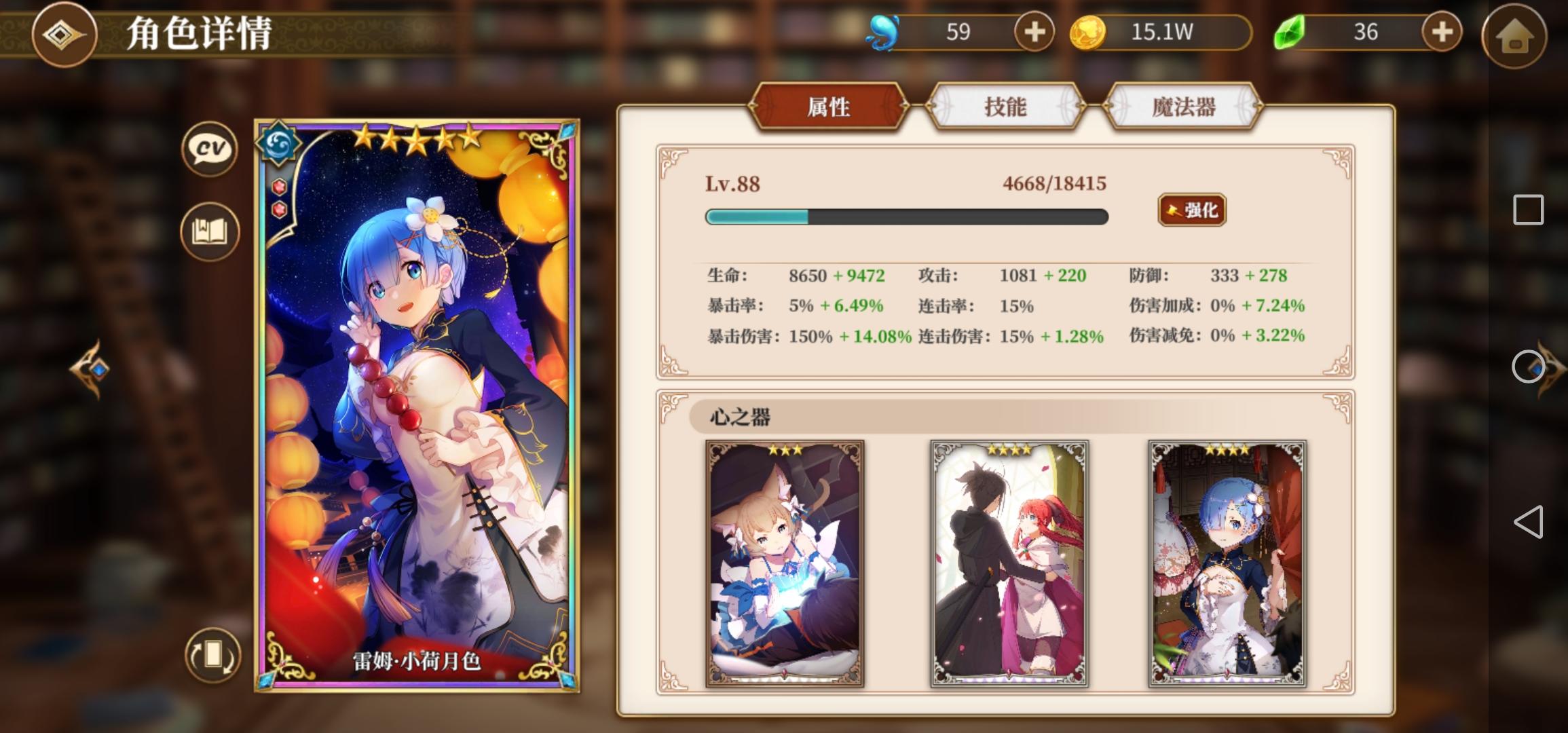Open the character story book icon
This screenshot has width=1568, height=733.
[208, 231]
